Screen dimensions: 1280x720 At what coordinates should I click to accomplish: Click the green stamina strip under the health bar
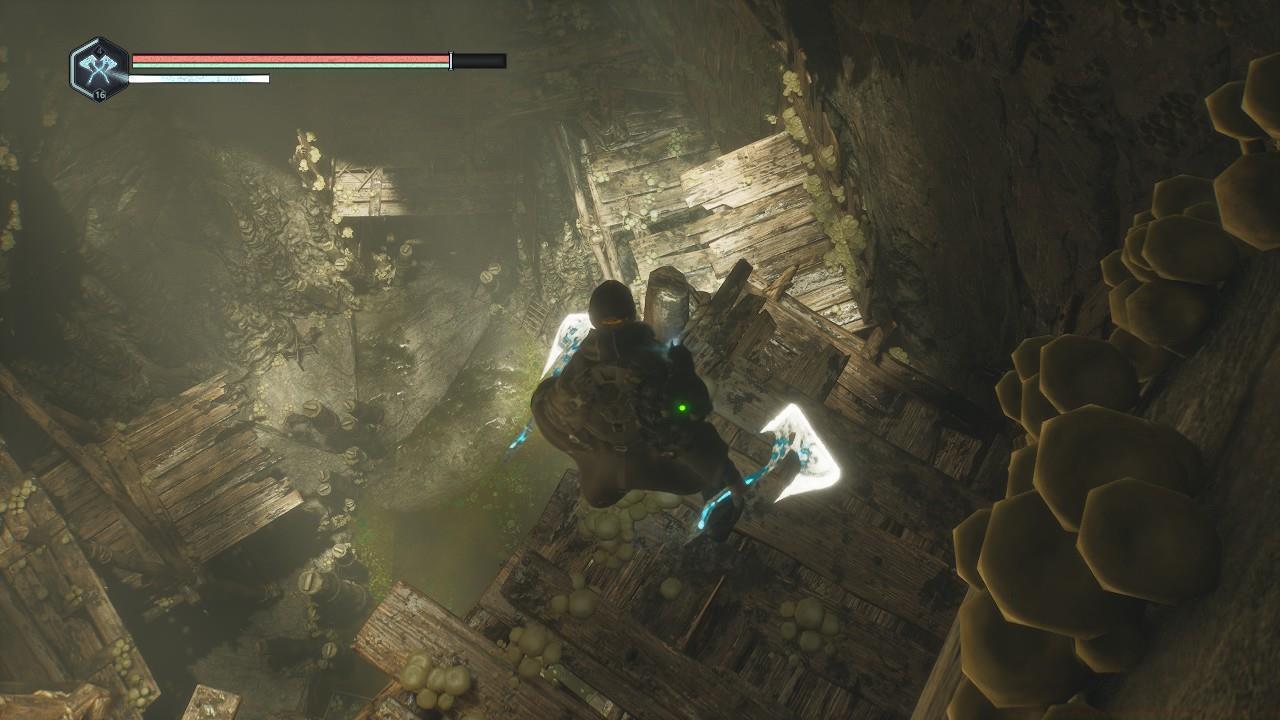[290, 65]
